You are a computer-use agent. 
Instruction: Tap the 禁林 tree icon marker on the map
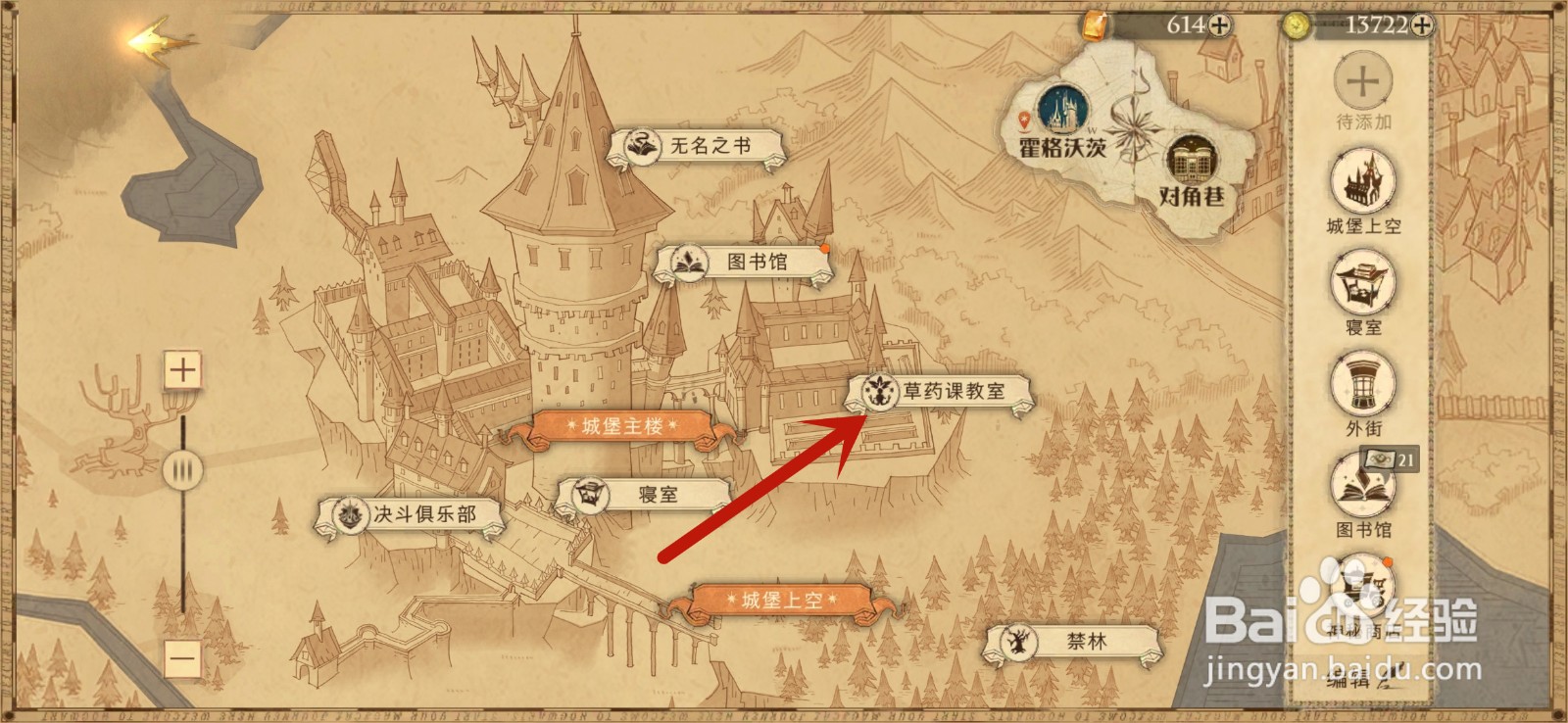(1019, 644)
